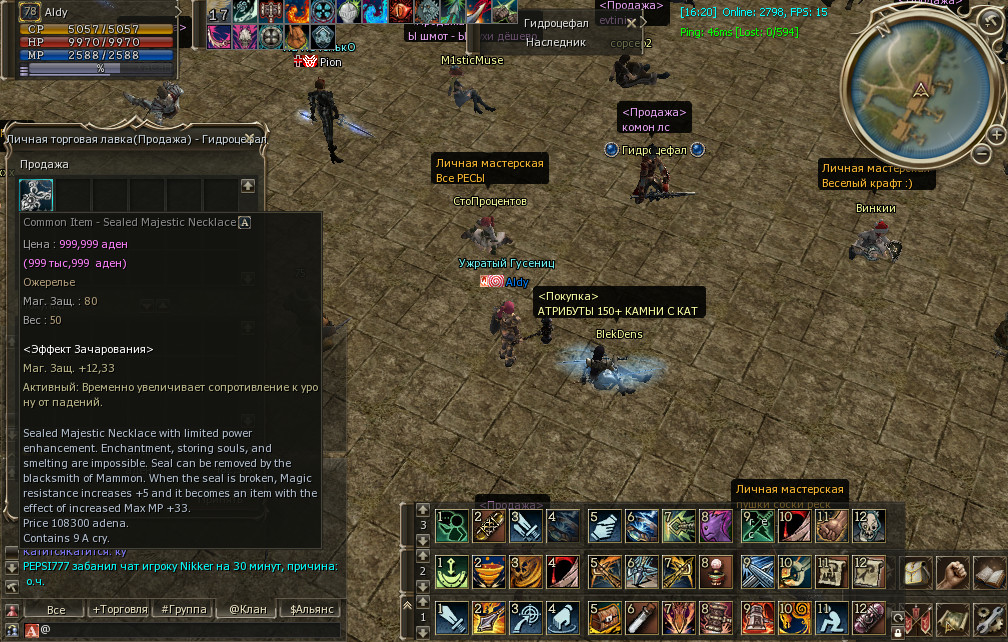Select the Sealed Majestic Necklace shop item
The width and height of the screenshot is (1008, 642).
coord(37,194)
